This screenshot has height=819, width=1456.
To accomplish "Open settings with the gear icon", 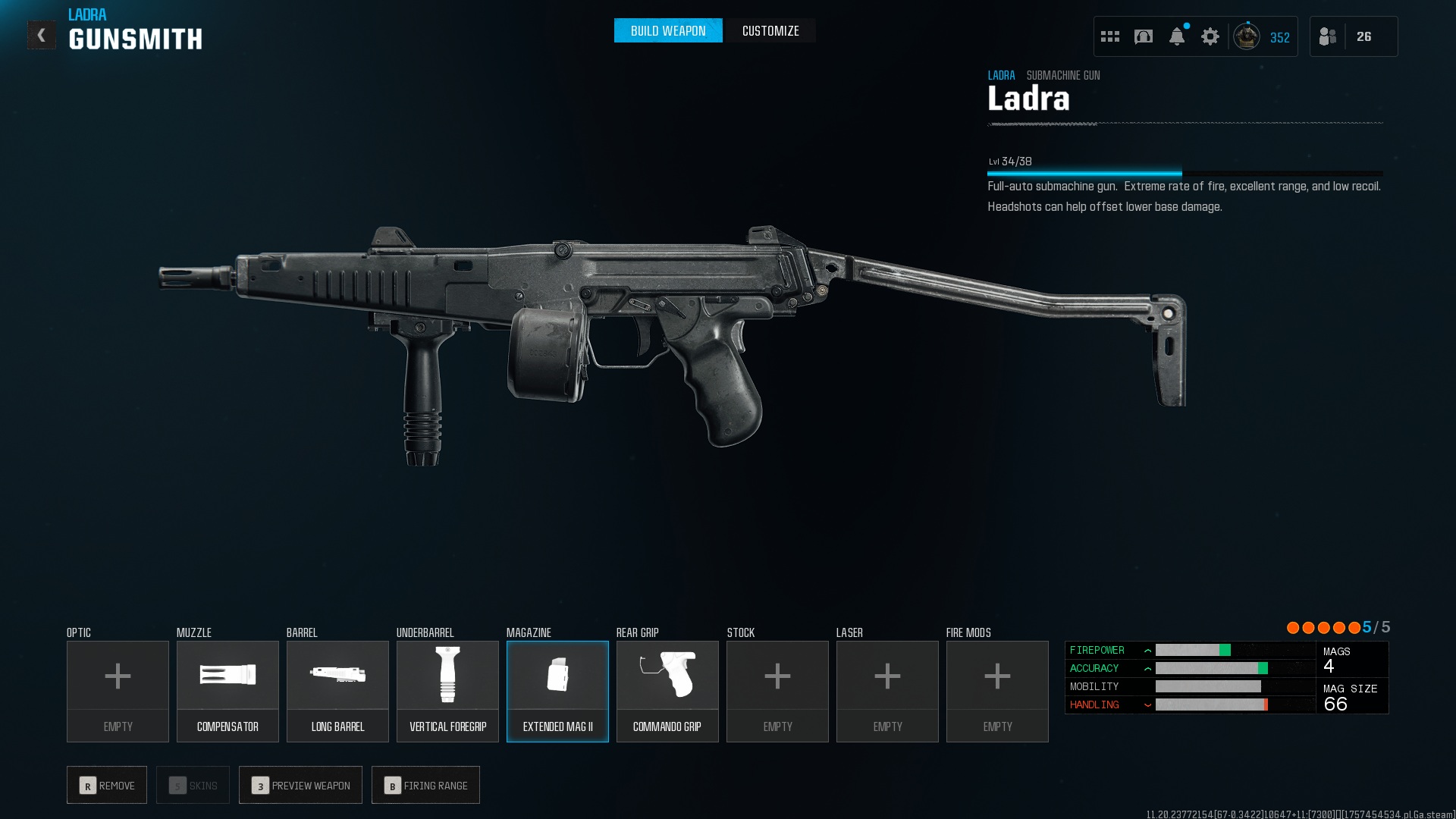I will [1210, 36].
